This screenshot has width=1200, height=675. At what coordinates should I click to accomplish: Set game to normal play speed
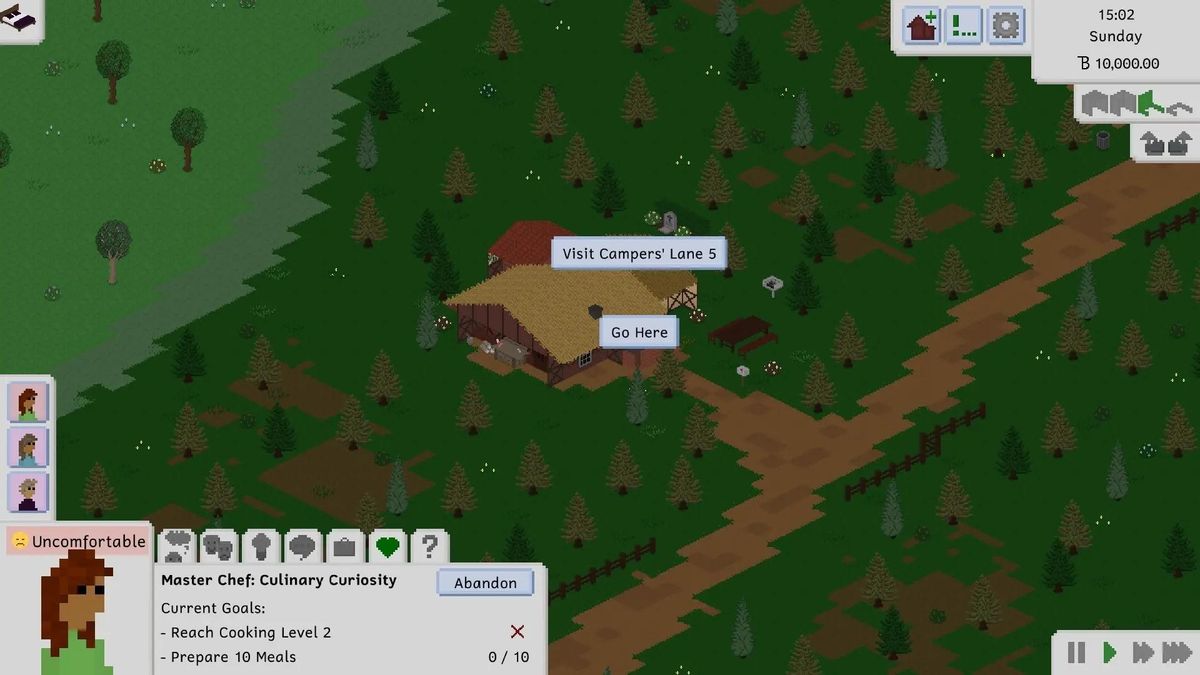(x=1109, y=653)
